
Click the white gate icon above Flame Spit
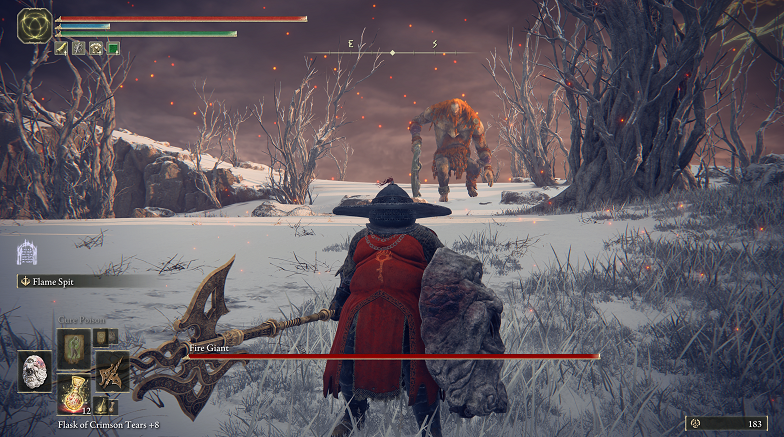pos(27,253)
